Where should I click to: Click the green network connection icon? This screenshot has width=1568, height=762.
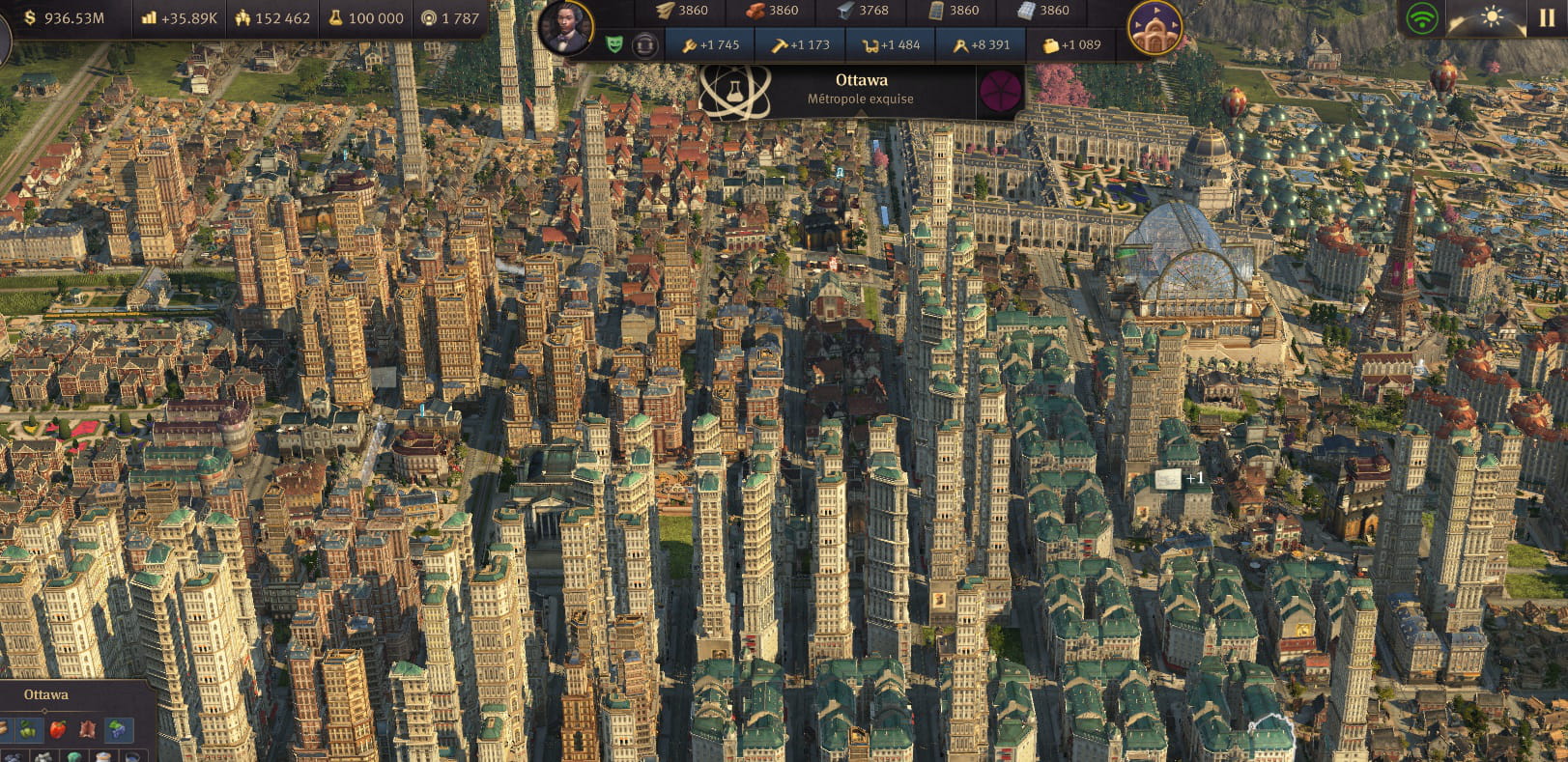coord(1422,19)
